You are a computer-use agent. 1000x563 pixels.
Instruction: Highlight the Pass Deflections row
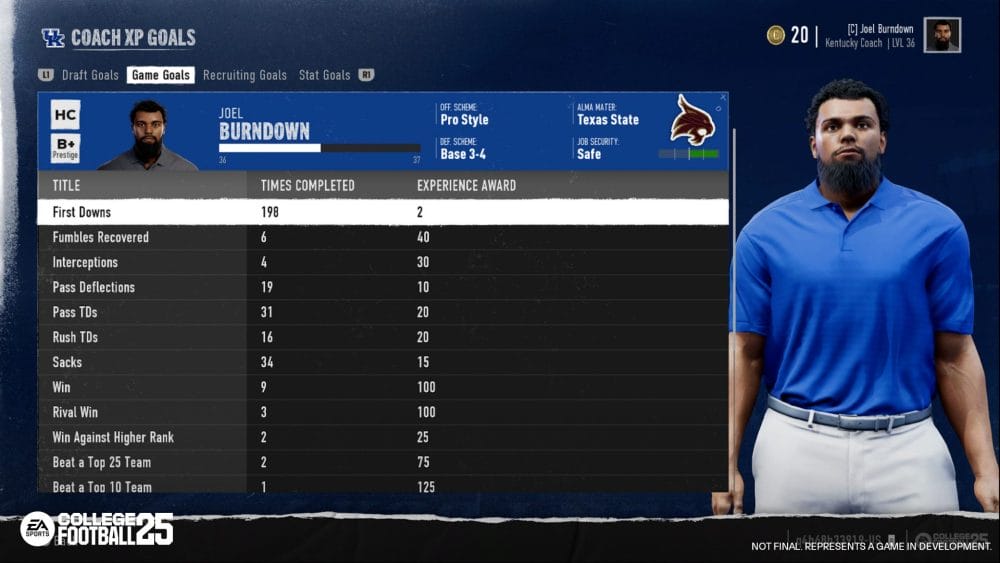(382, 287)
